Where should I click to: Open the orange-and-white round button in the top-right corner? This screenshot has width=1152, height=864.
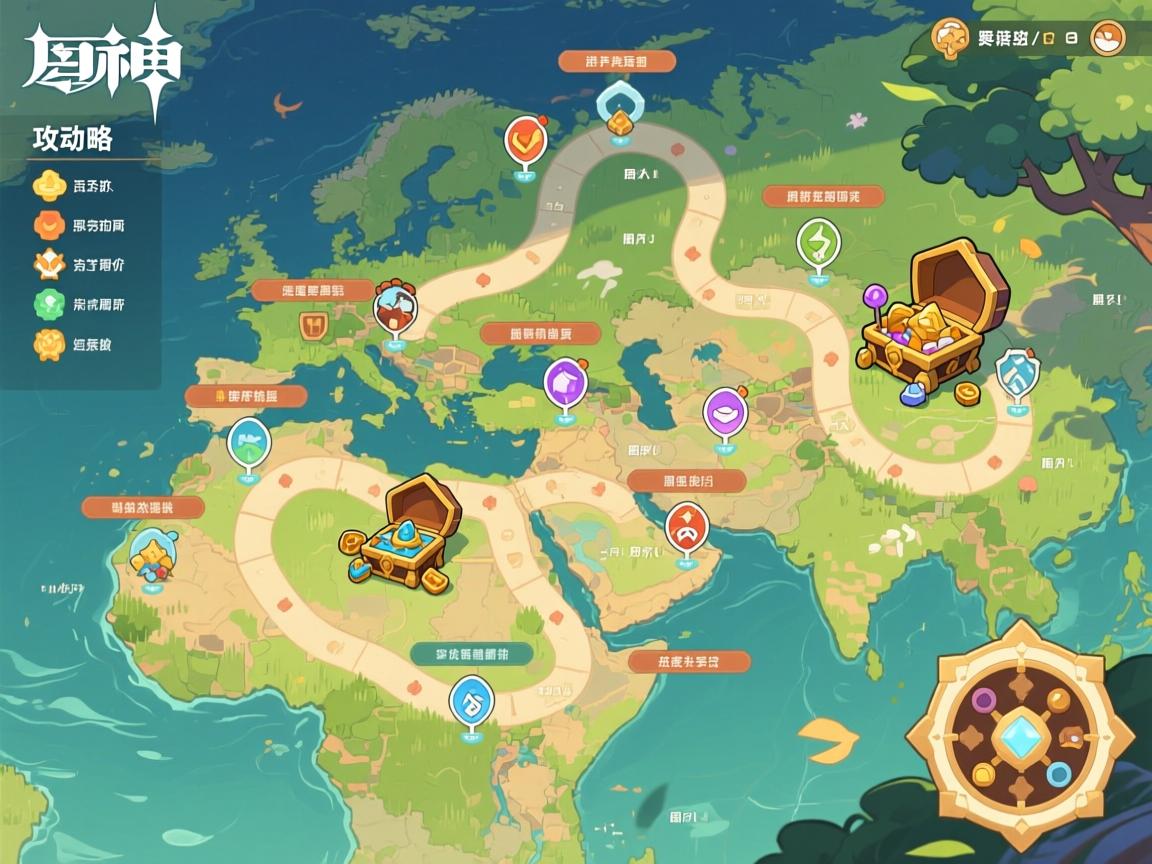1107,38
